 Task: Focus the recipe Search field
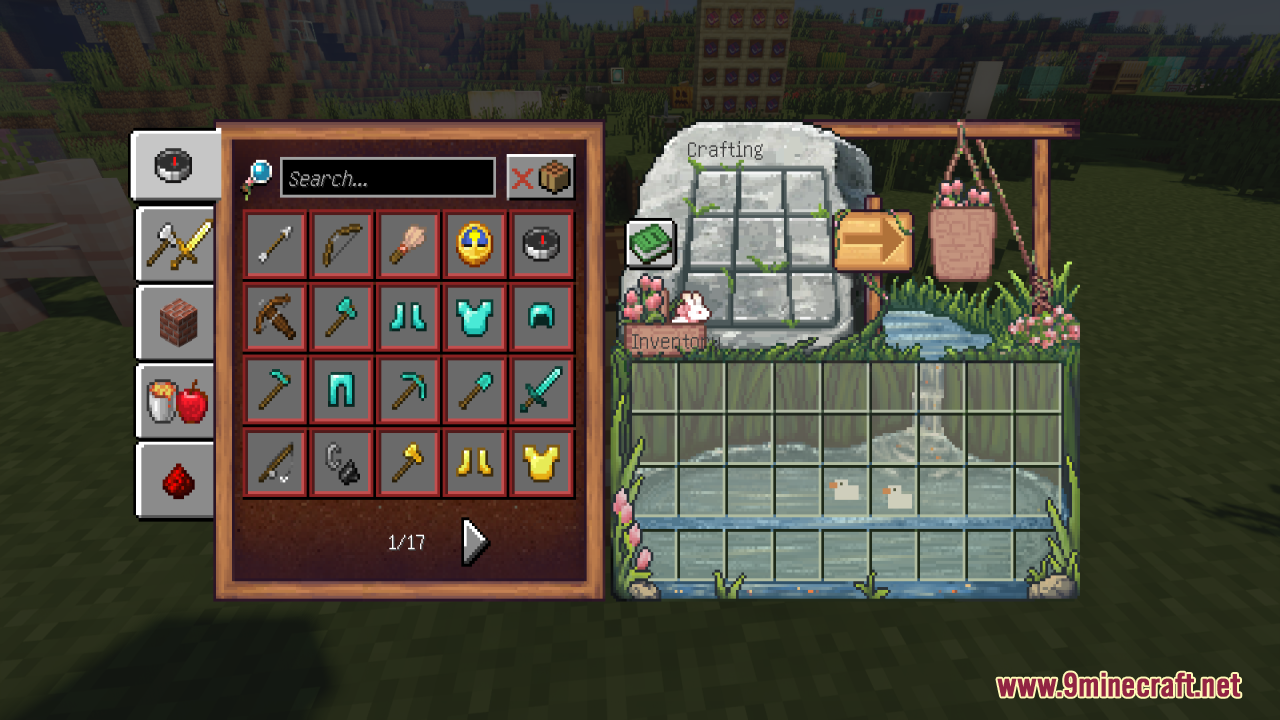[x=388, y=178]
